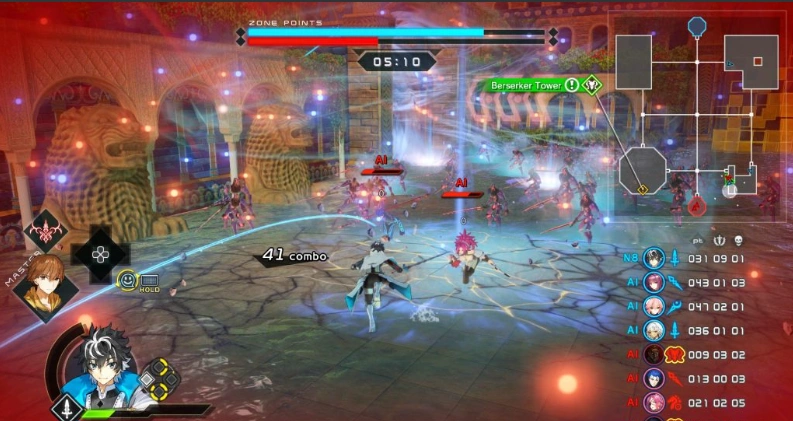Open the smiley face emote icon

tap(127, 280)
